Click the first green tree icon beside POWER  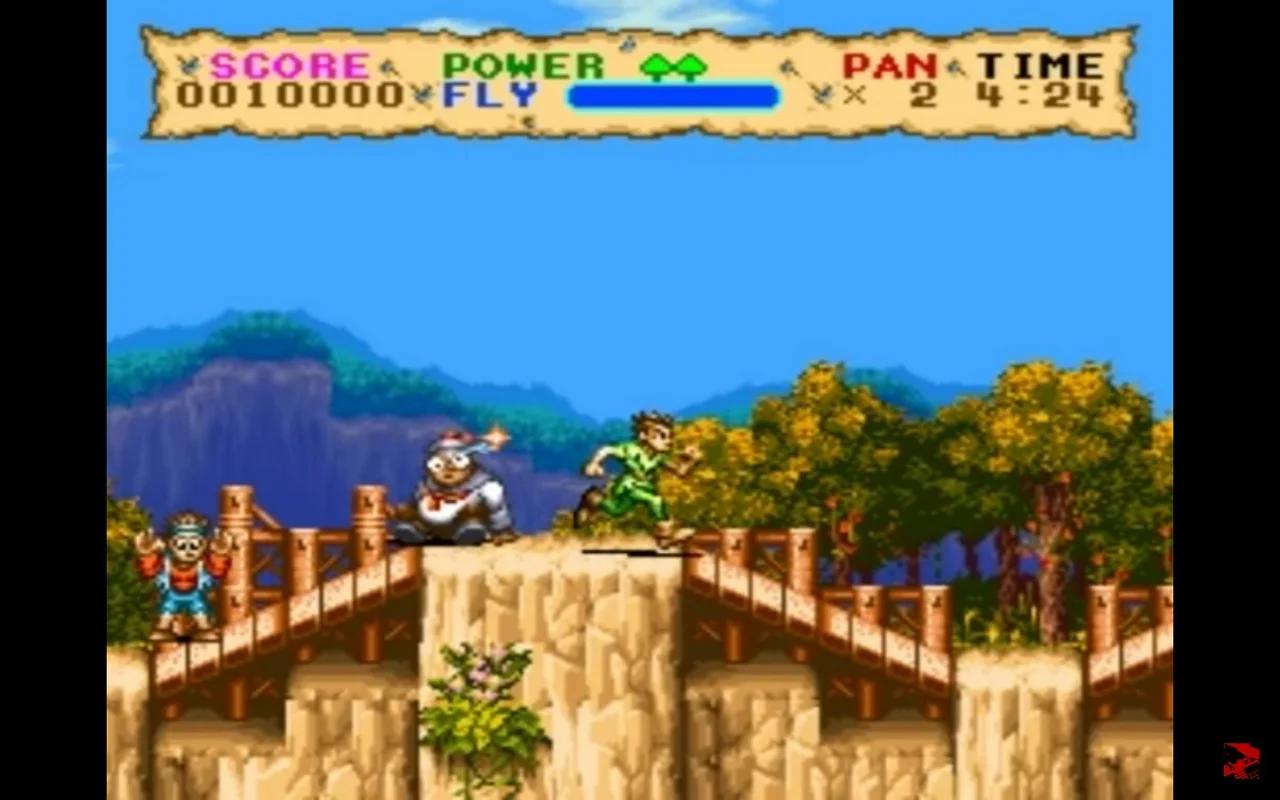[657, 68]
